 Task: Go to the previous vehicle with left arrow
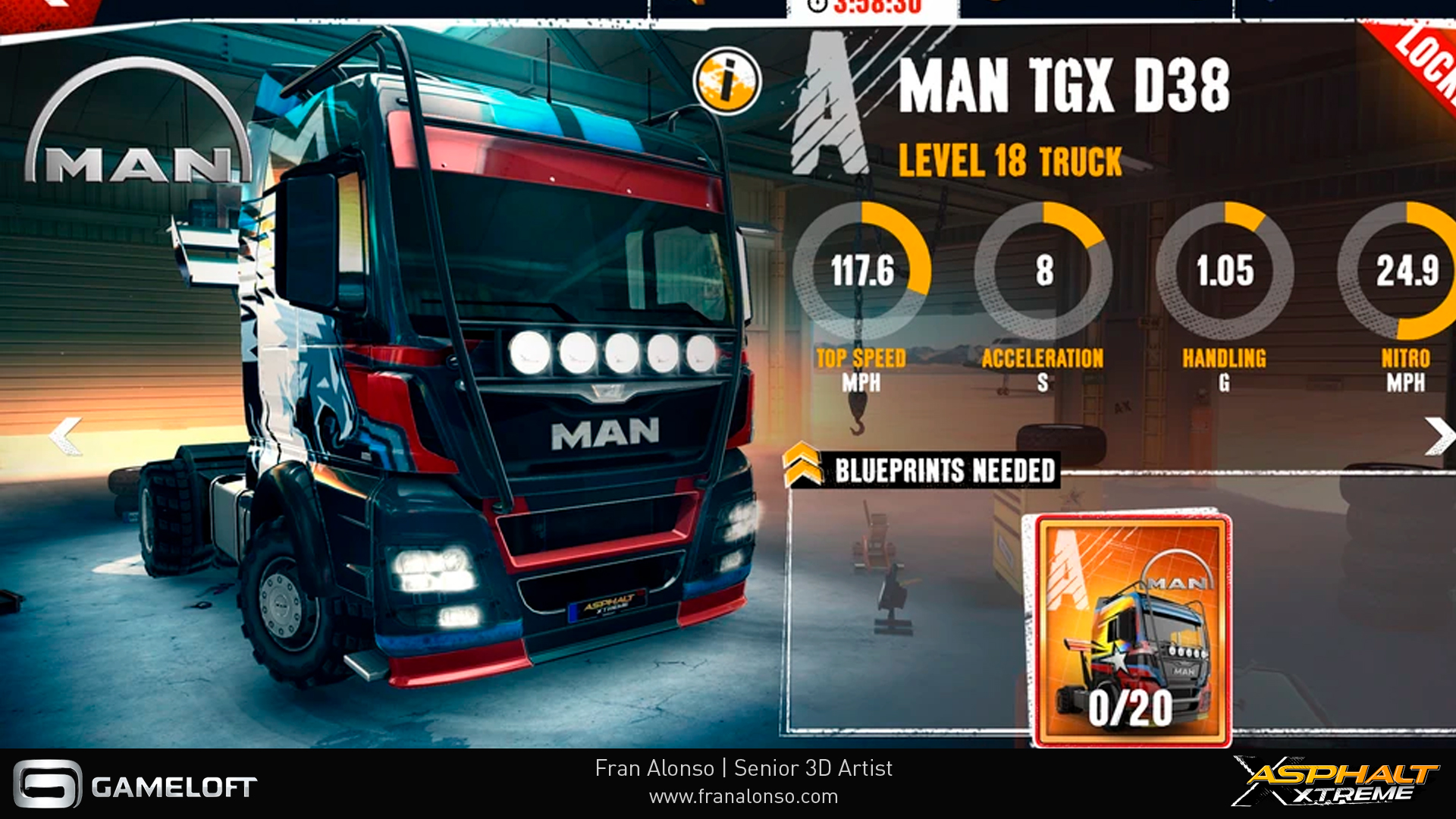[x=65, y=435]
